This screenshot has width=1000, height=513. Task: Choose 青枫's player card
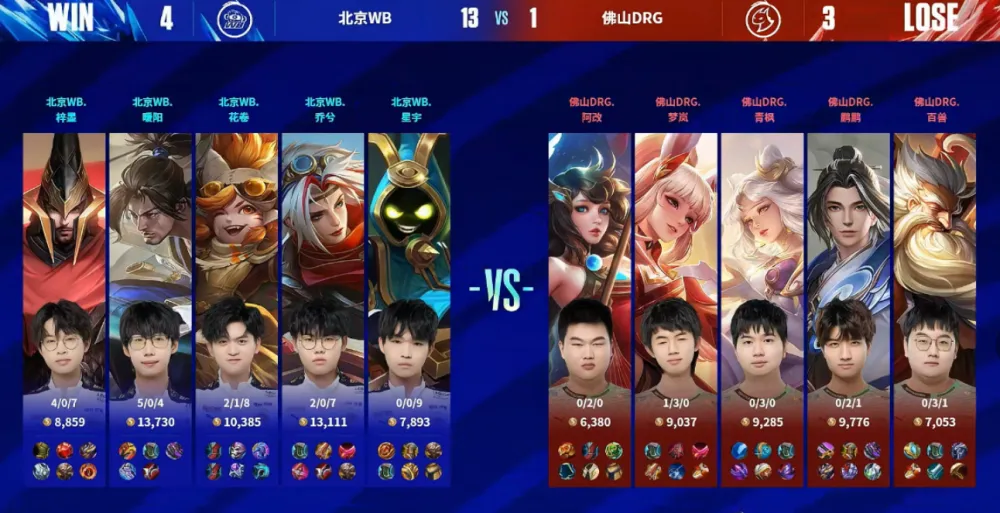tap(762, 262)
